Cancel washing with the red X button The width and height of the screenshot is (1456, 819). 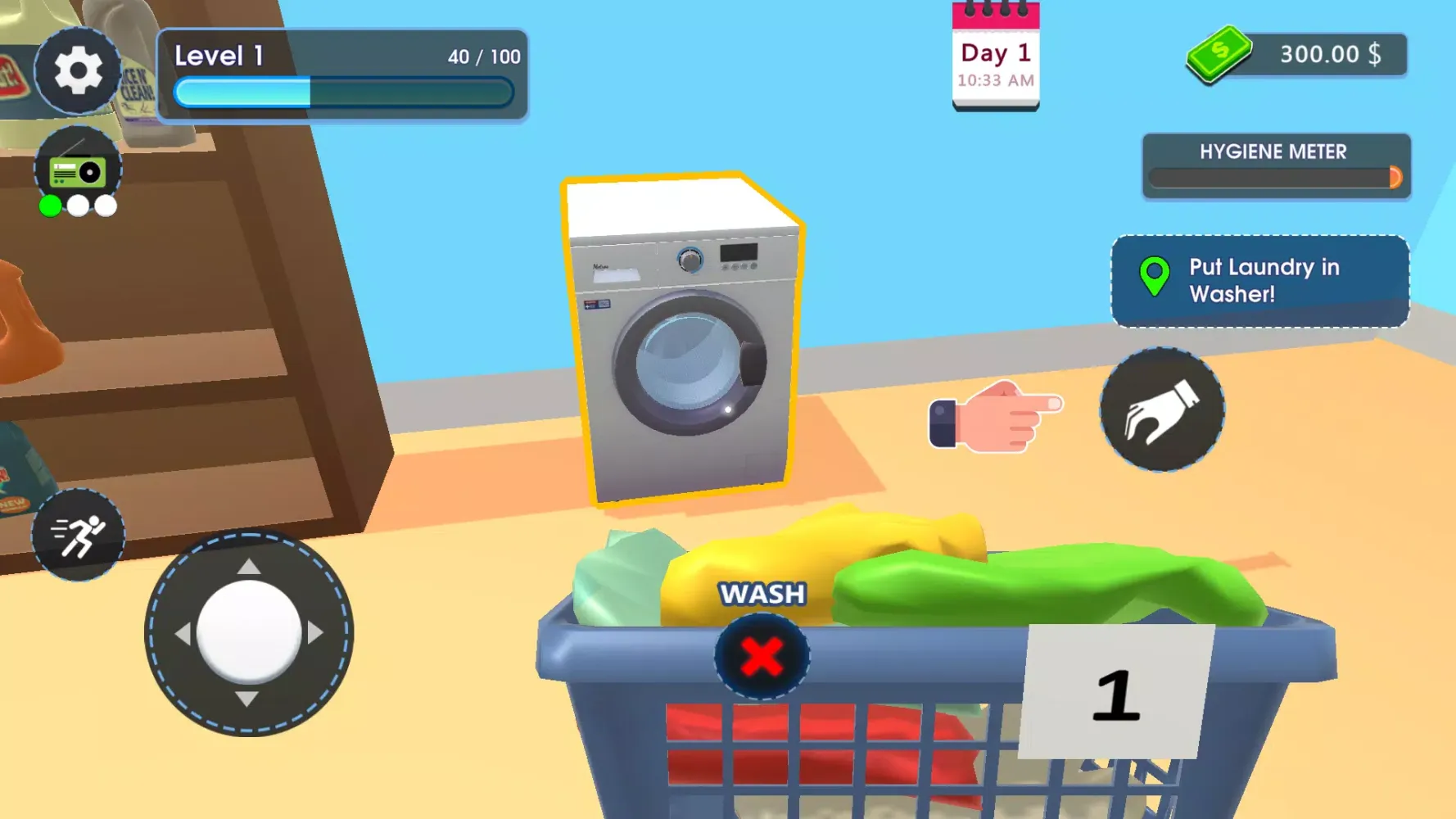tap(761, 655)
